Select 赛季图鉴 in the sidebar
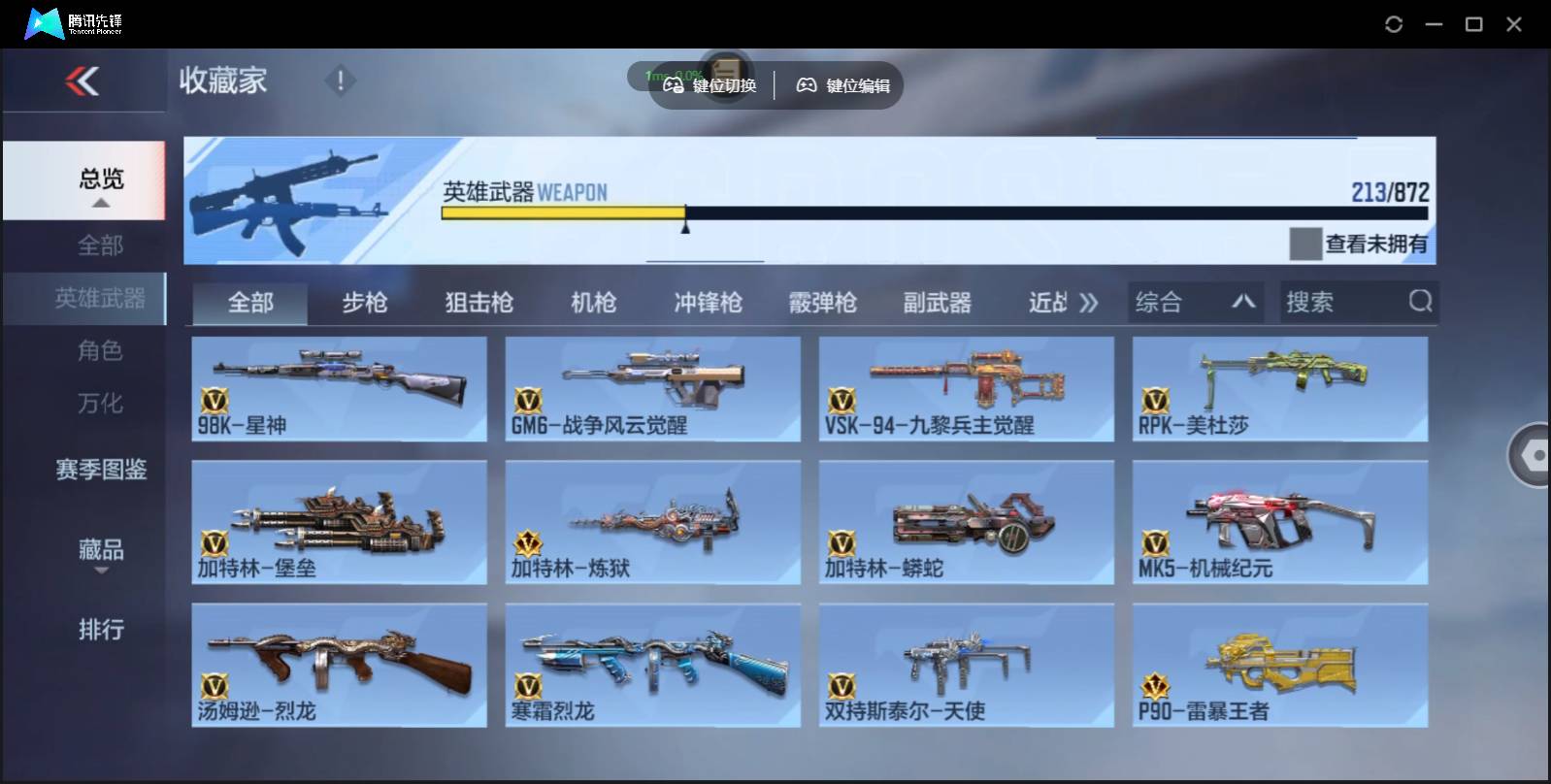 [100, 470]
